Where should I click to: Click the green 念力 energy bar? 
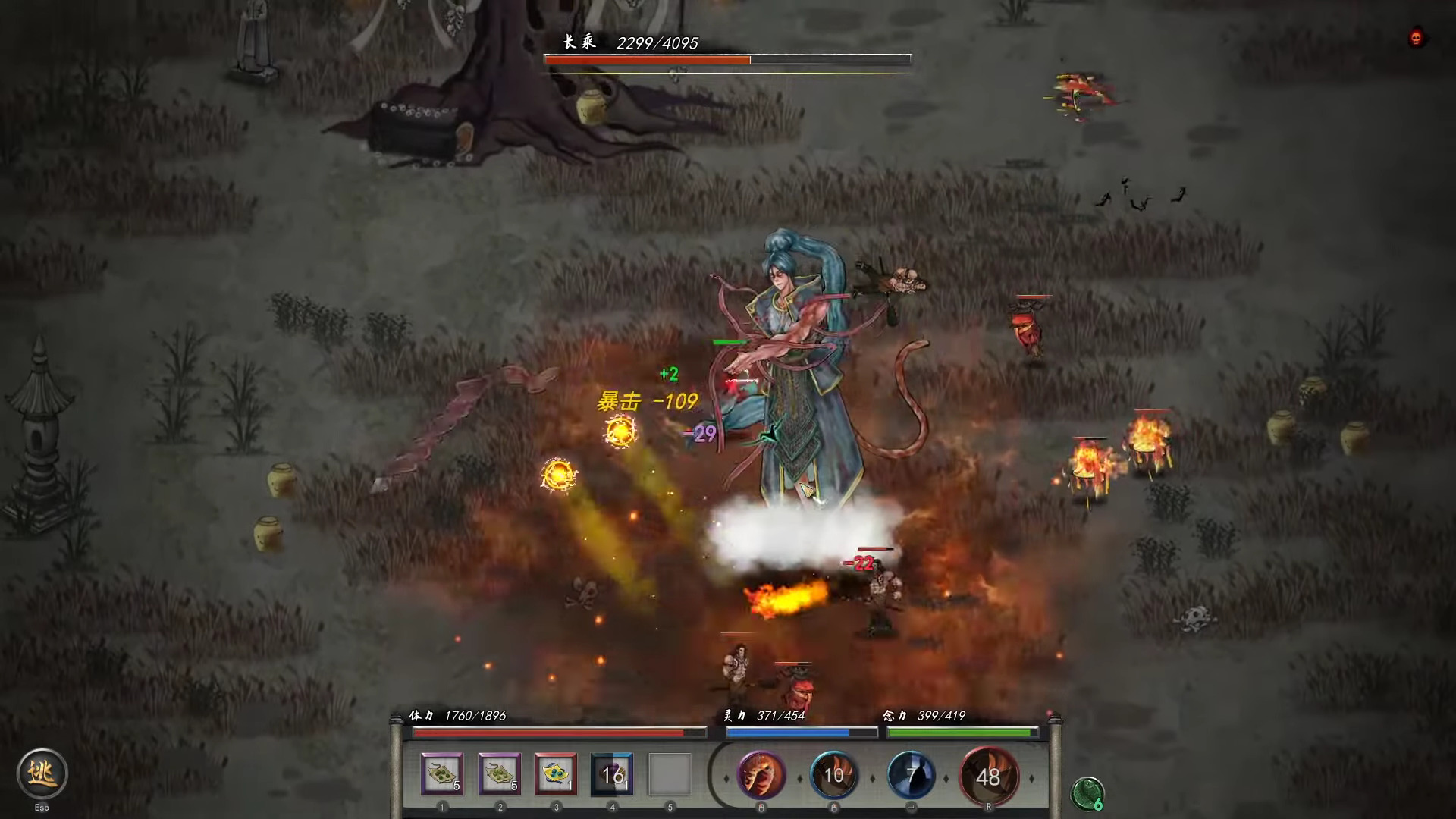[963, 732]
